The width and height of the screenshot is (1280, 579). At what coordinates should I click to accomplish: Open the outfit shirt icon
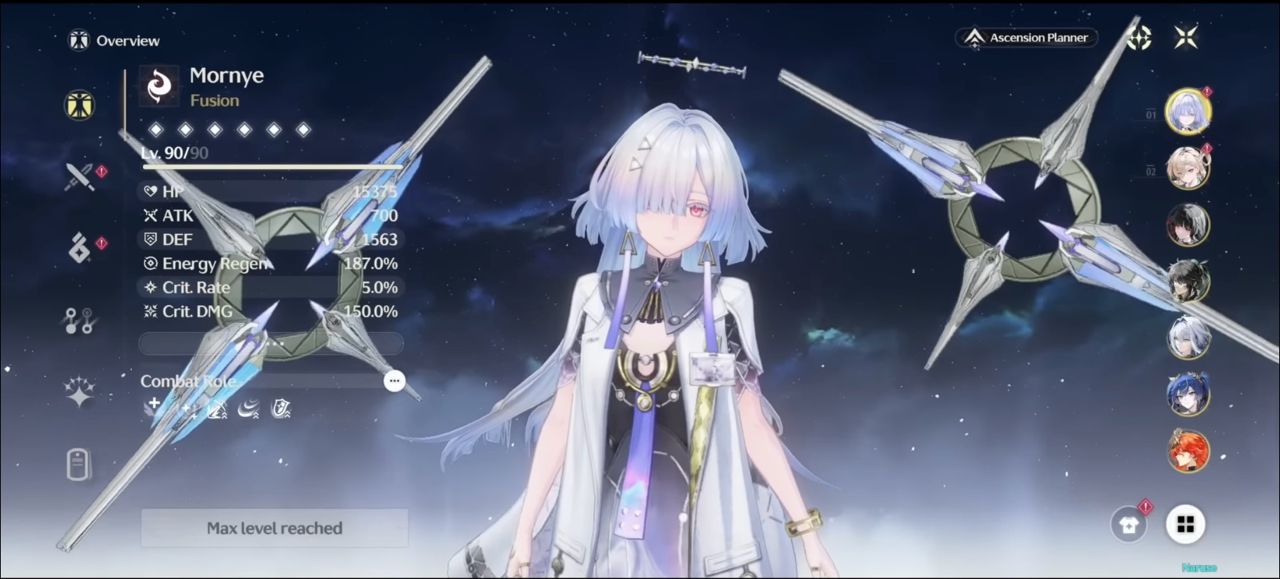pos(1129,525)
